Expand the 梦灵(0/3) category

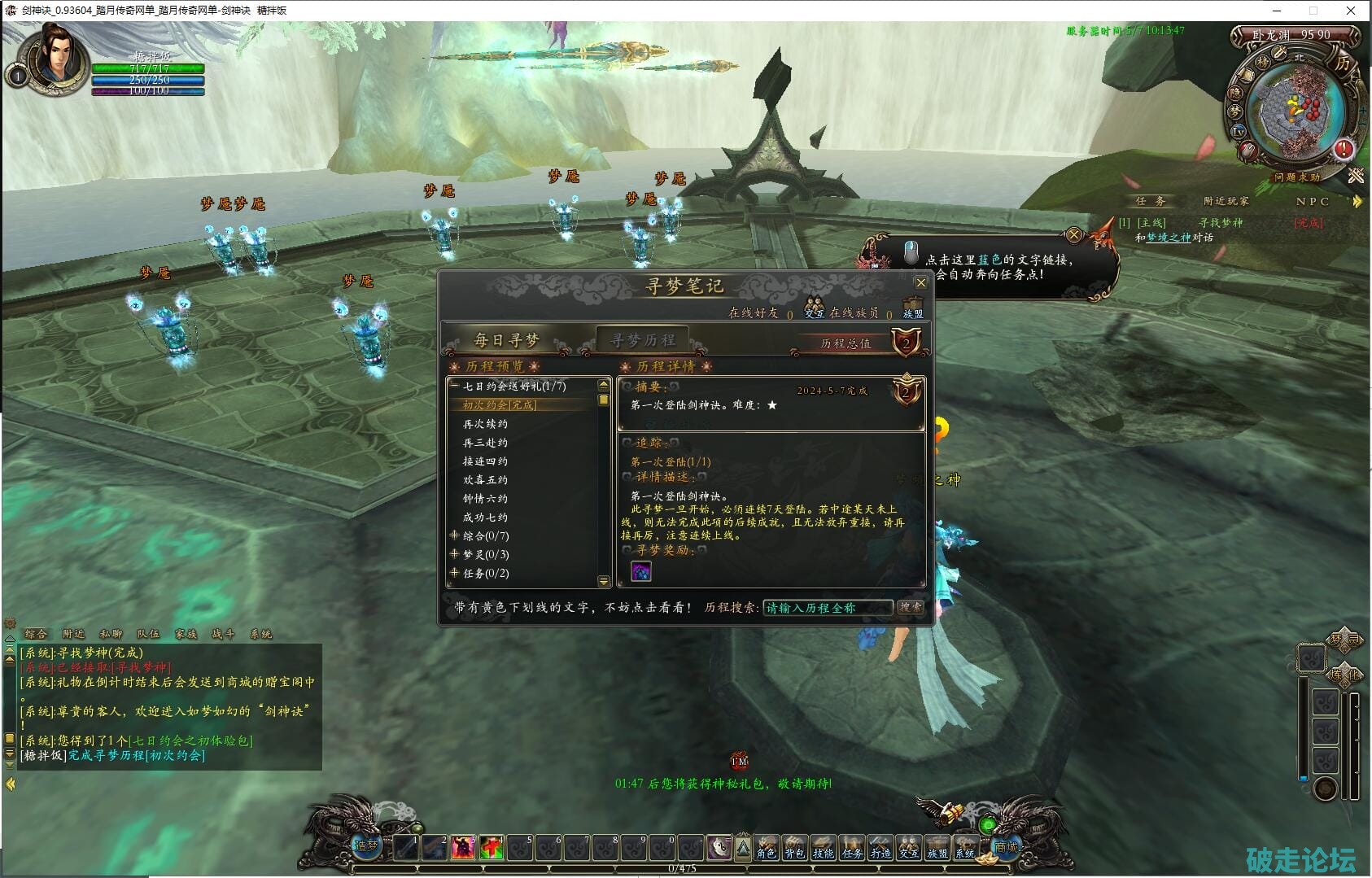(454, 554)
